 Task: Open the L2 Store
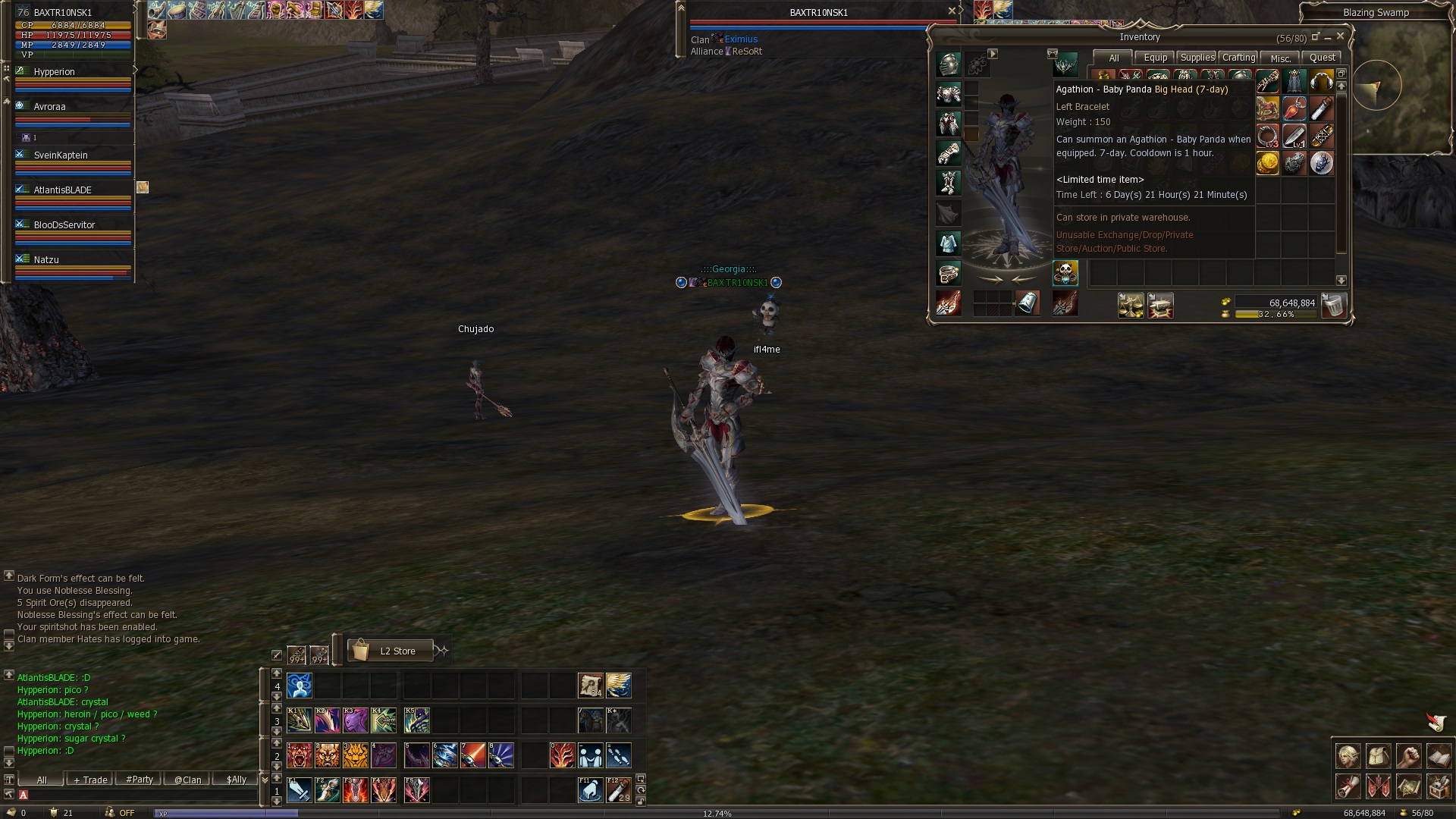click(x=391, y=651)
